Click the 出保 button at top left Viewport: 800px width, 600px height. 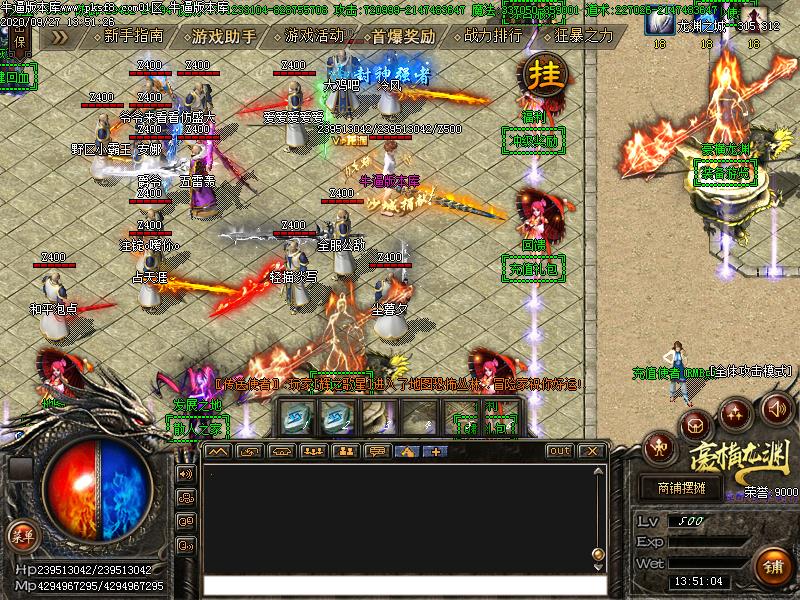[20, 39]
